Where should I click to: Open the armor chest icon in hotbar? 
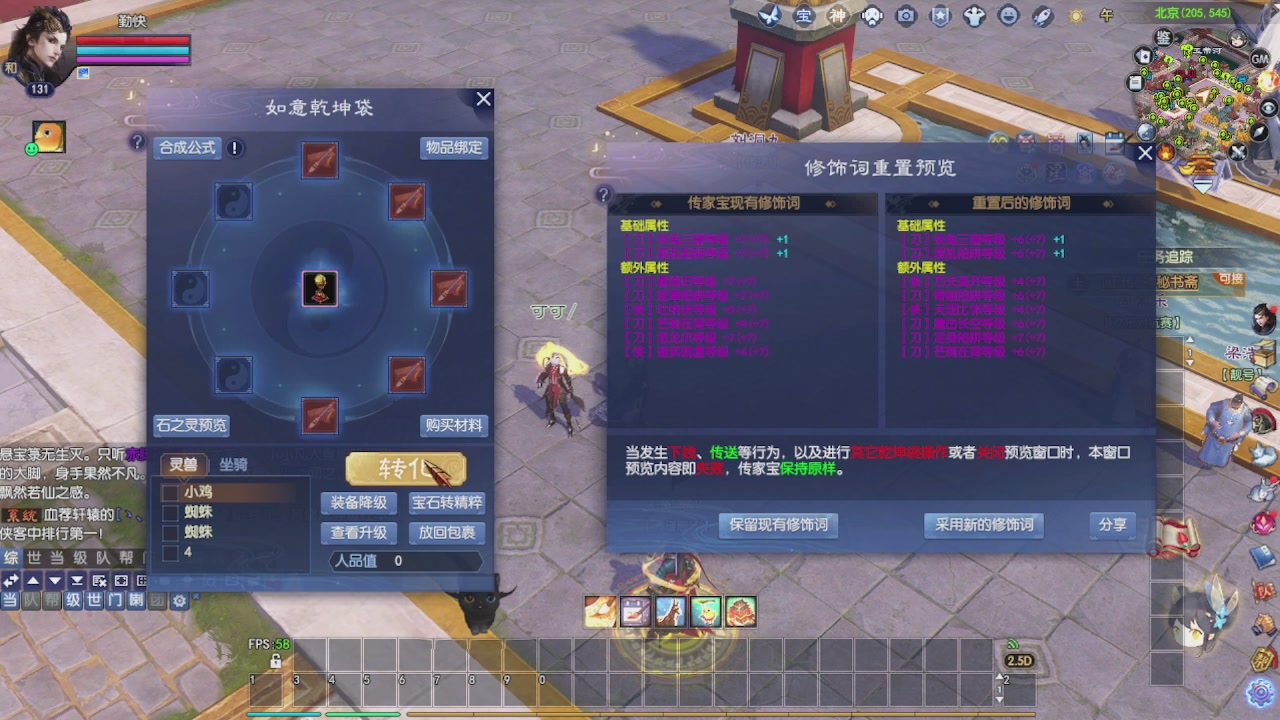tap(740, 611)
